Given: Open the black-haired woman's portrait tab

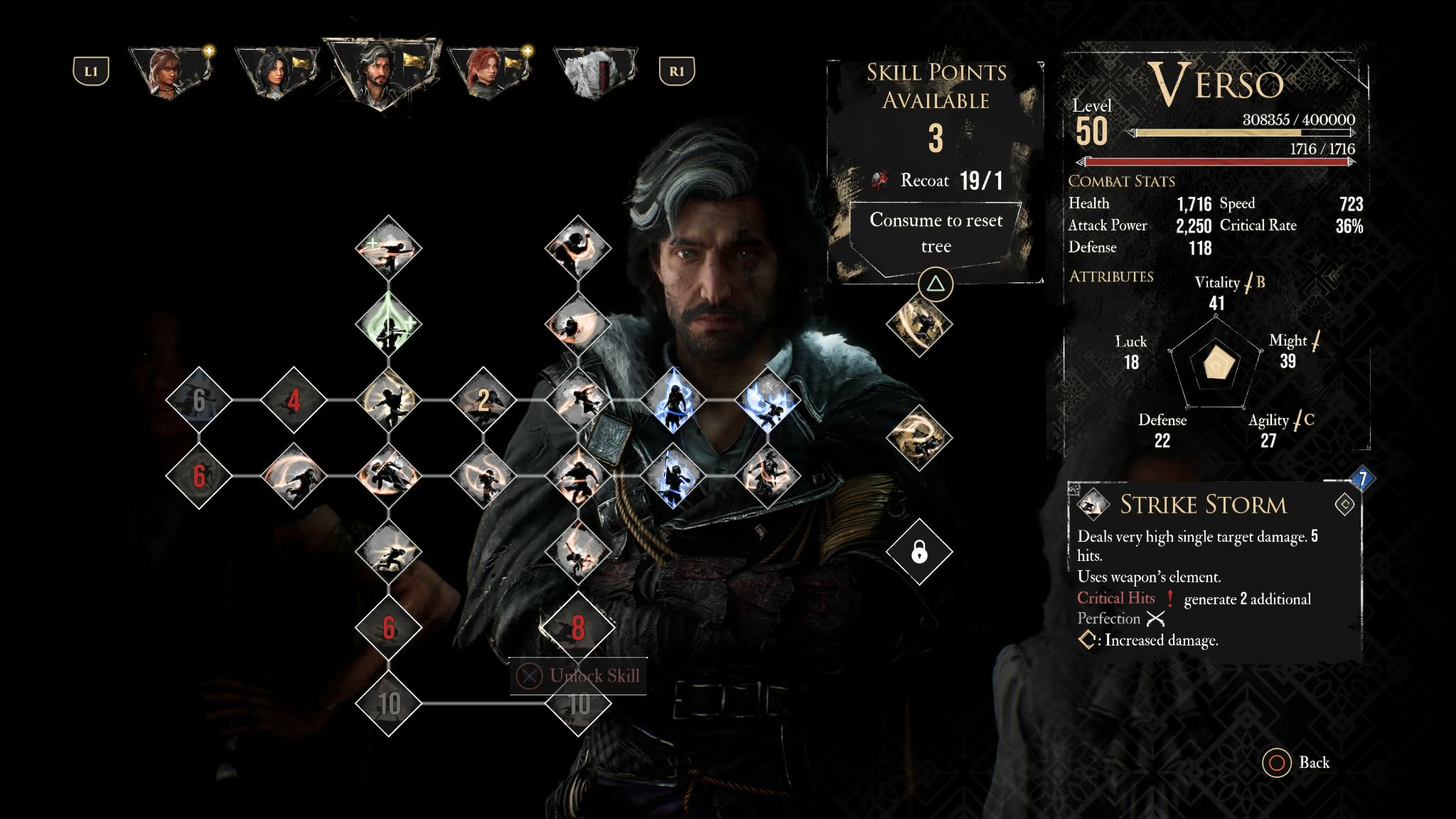Looking at the screenshot, I should [277, 73].
